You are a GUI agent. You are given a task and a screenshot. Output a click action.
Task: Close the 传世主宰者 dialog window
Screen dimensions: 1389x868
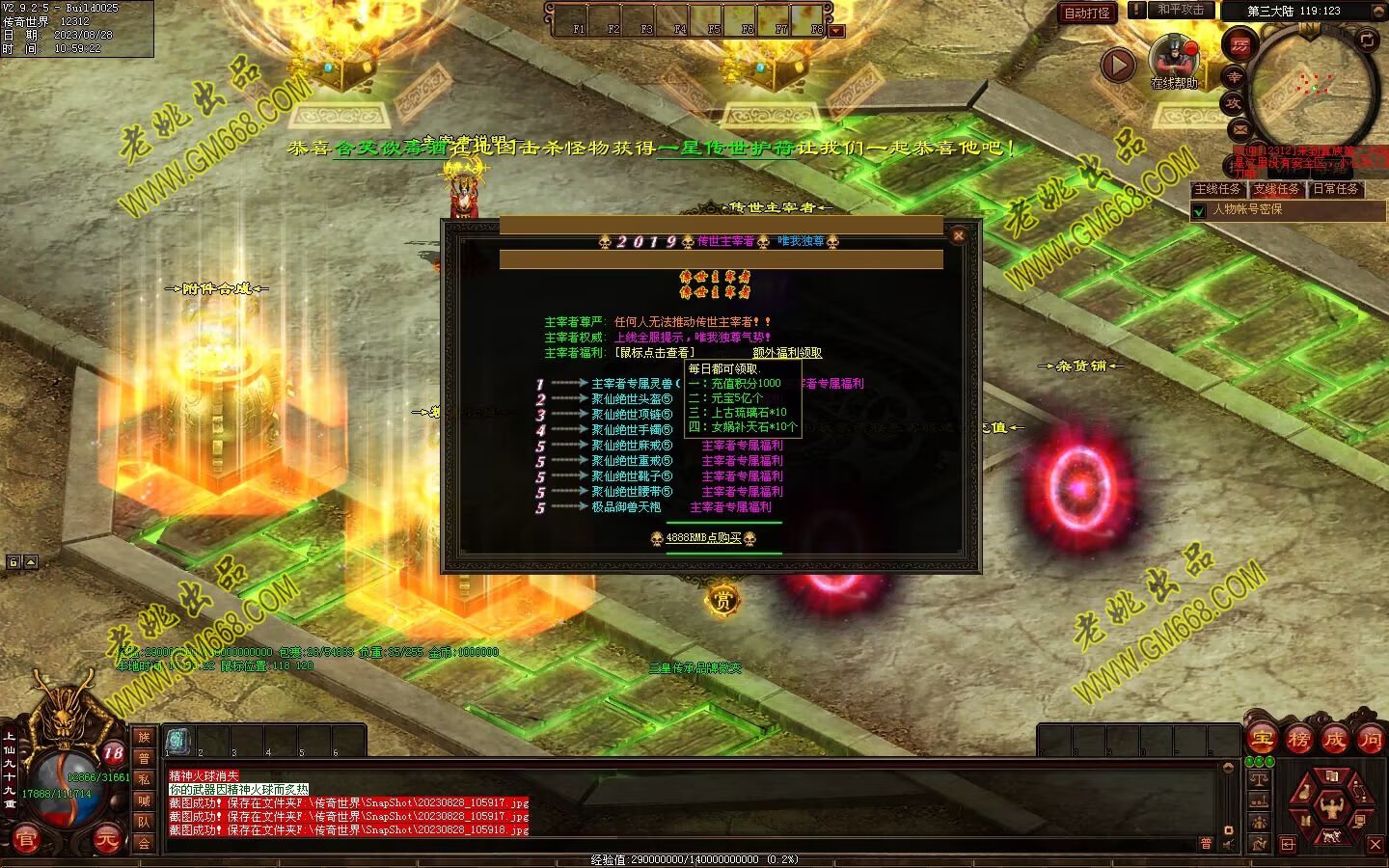tap(958, 234)
